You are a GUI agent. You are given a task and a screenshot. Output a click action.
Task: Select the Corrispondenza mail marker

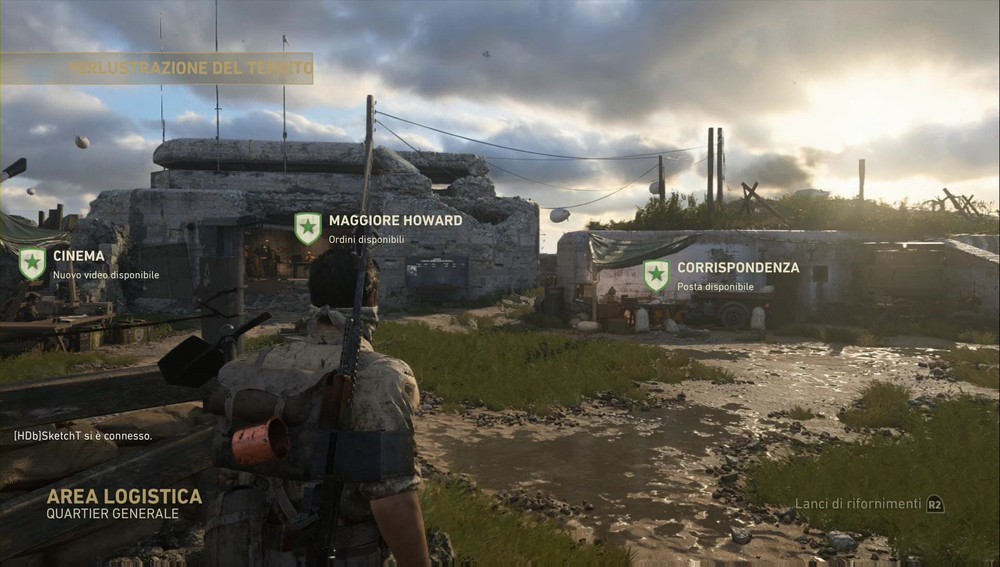click(656, 276)
